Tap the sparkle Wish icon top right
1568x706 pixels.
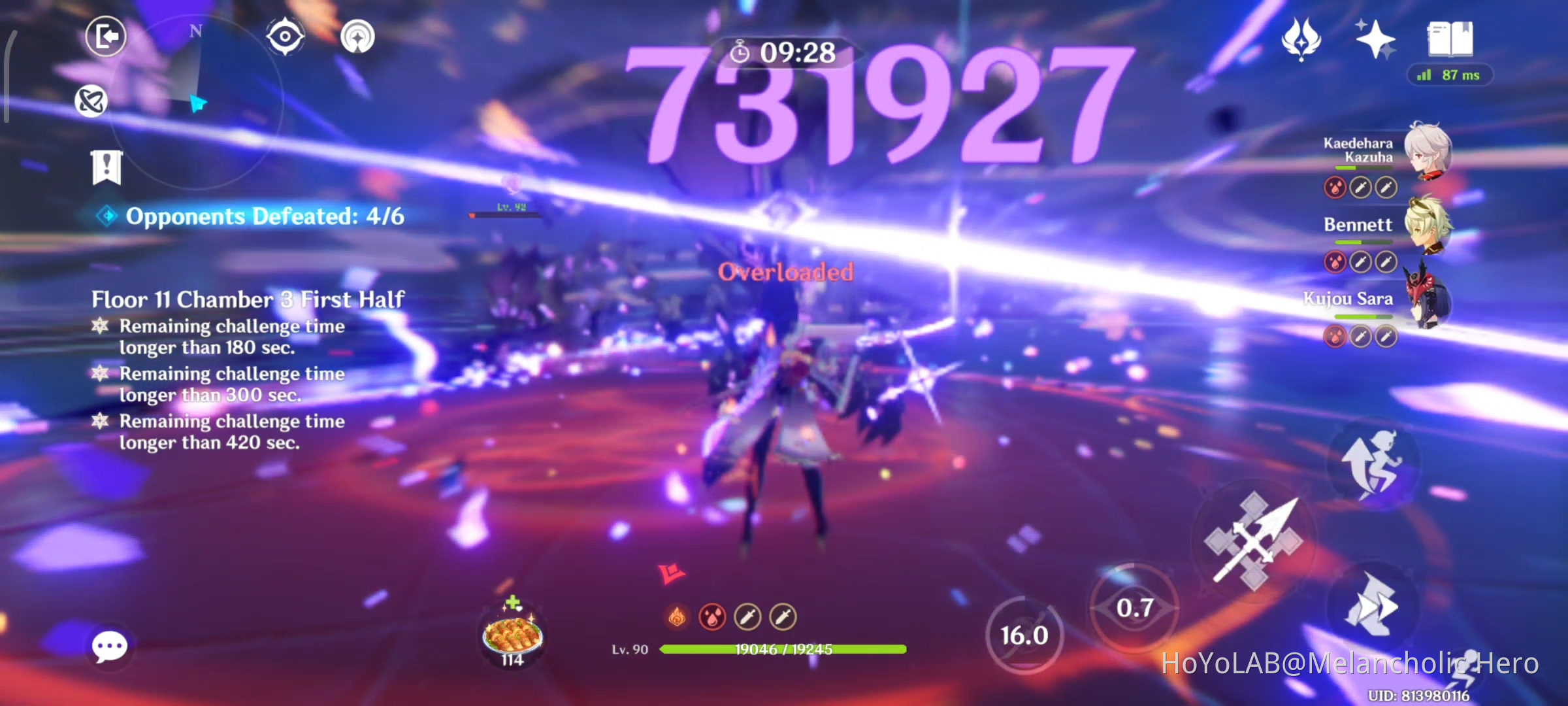[x=1375, y=41]
